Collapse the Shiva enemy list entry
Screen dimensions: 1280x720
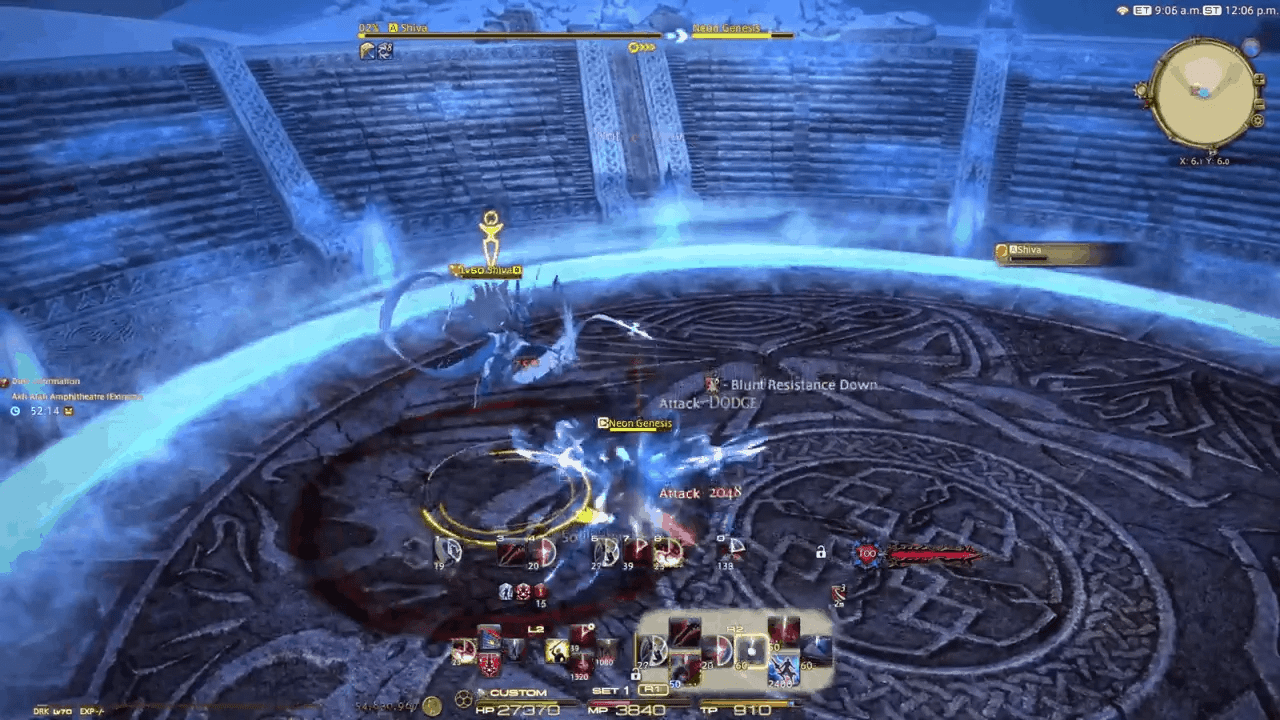pos(1001,251)
